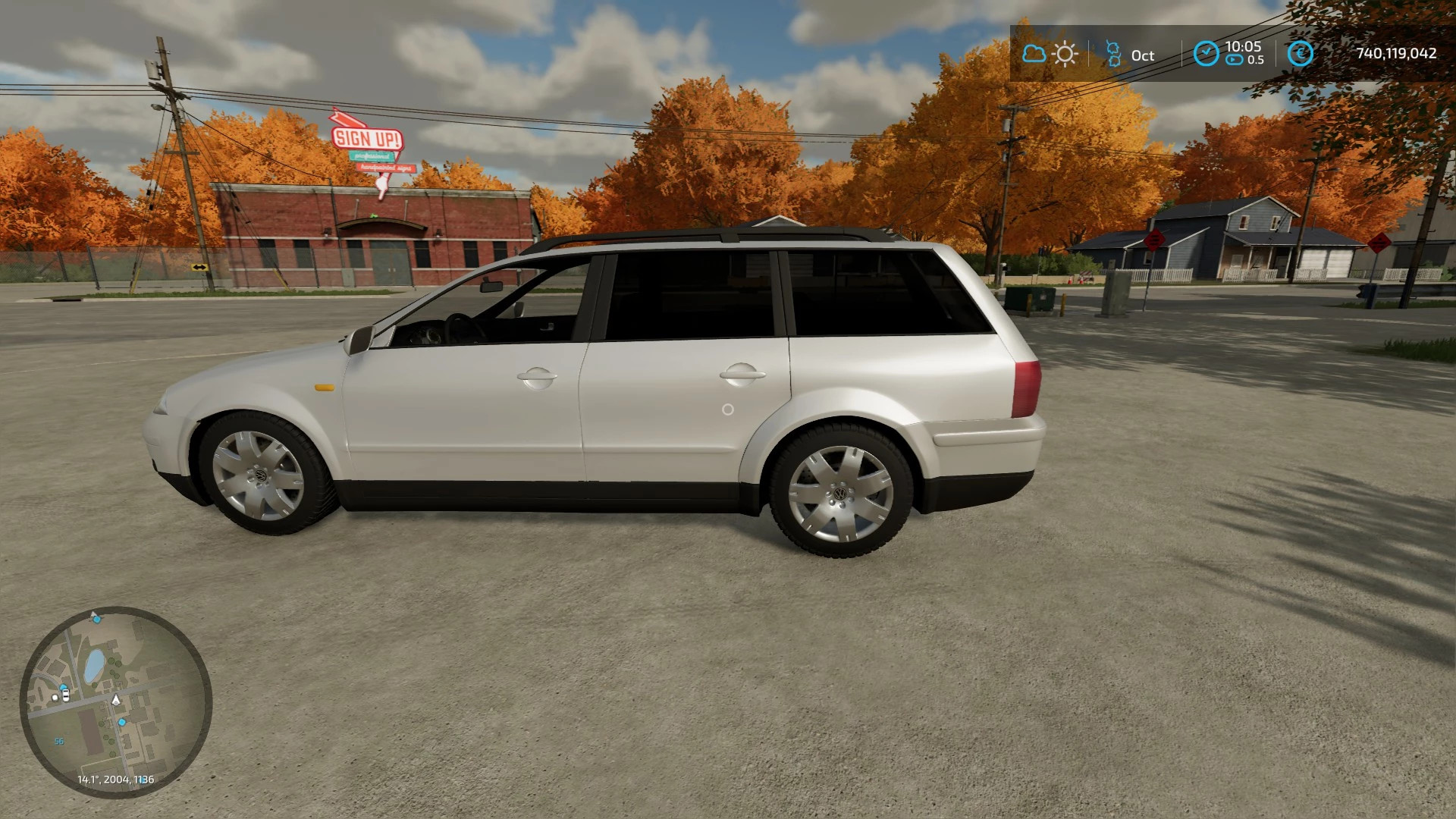Select the white car icon on the minimap

tap(65, 695)
